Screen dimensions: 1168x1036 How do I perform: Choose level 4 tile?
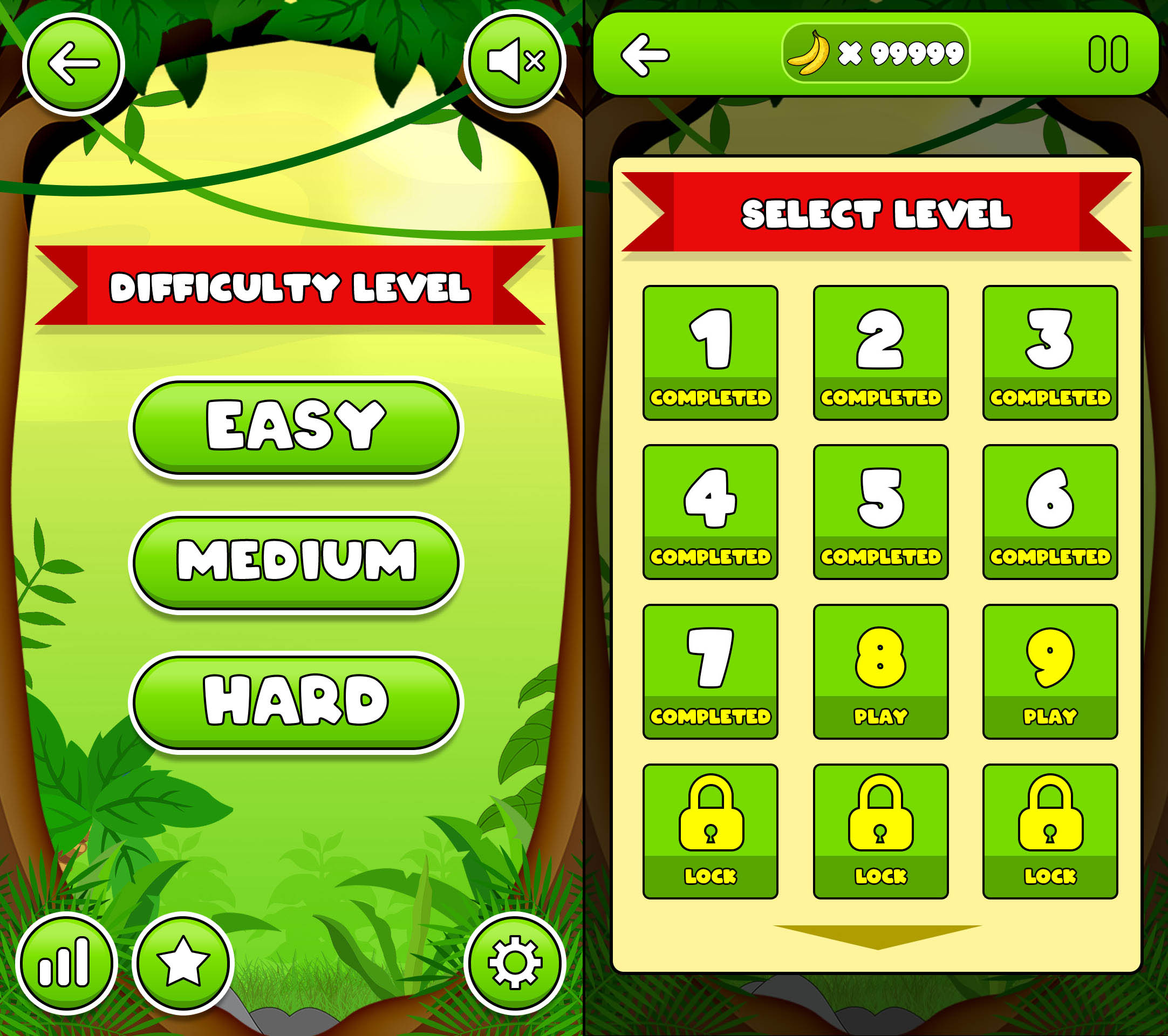tap(711, 512)
